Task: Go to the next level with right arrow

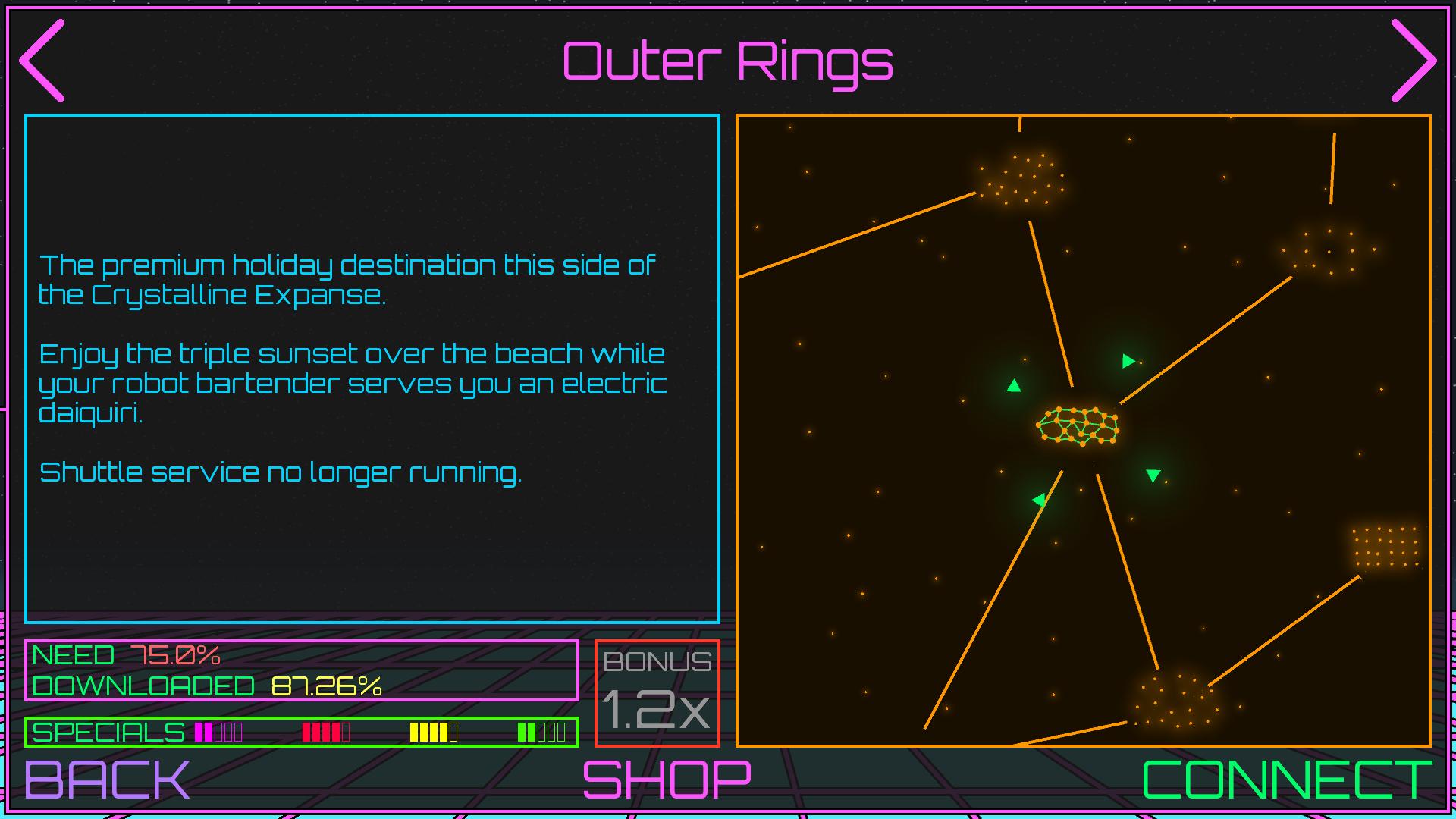Action: (1414, 61)
